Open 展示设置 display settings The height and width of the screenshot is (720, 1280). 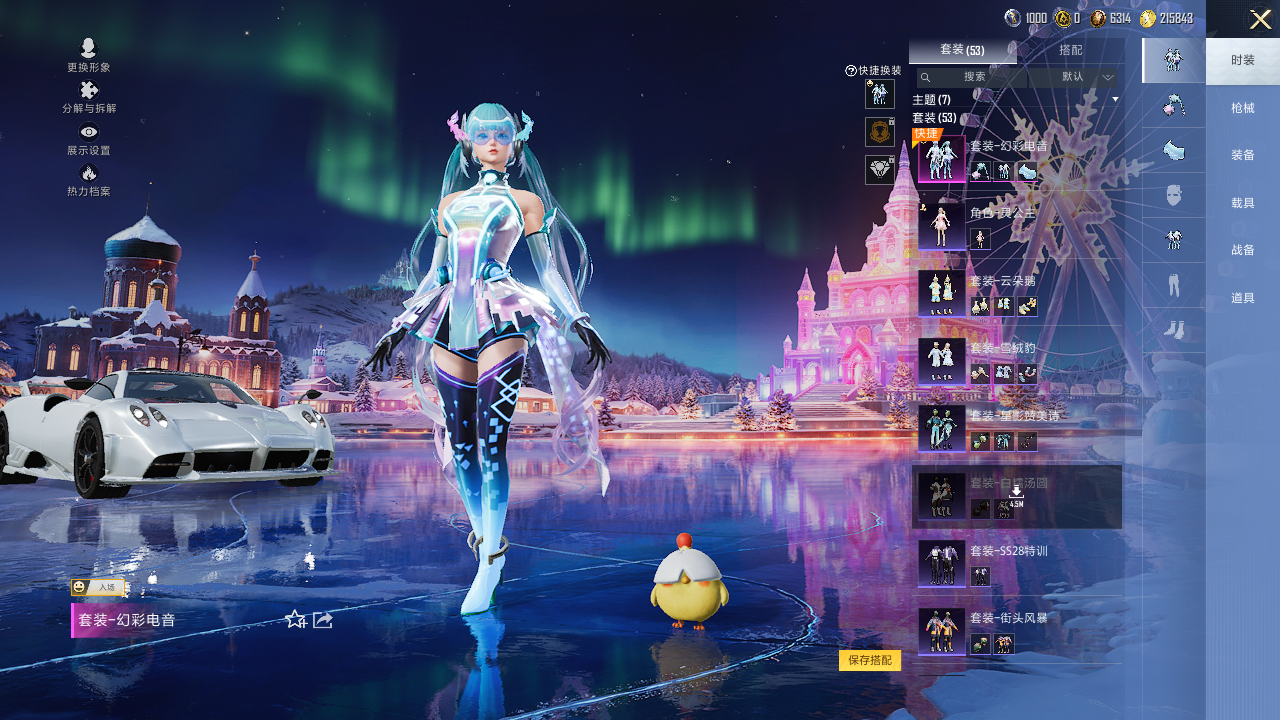pos(88,138)
